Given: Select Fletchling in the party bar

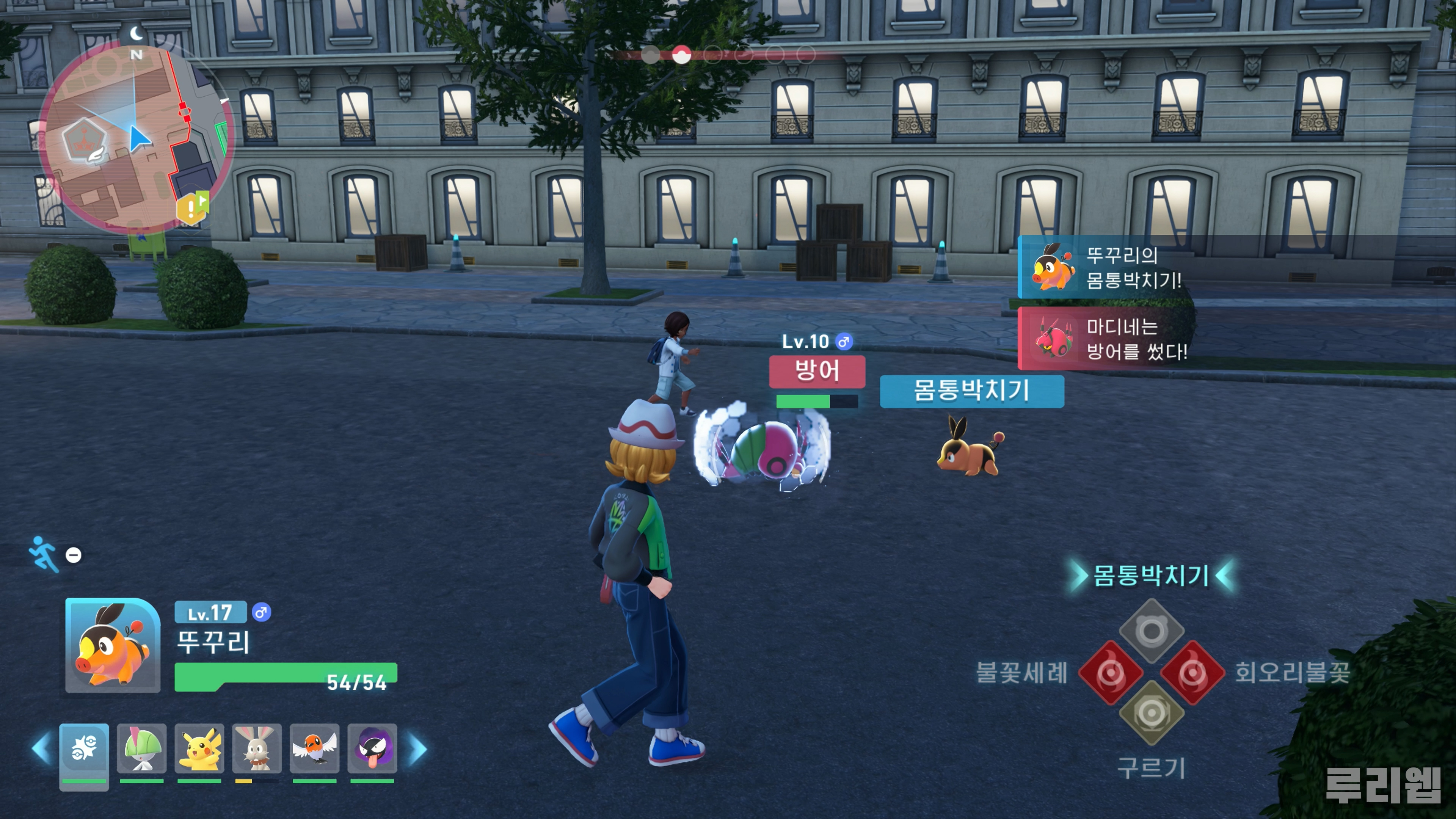Looking at the screenshot, I should [314, 748].
